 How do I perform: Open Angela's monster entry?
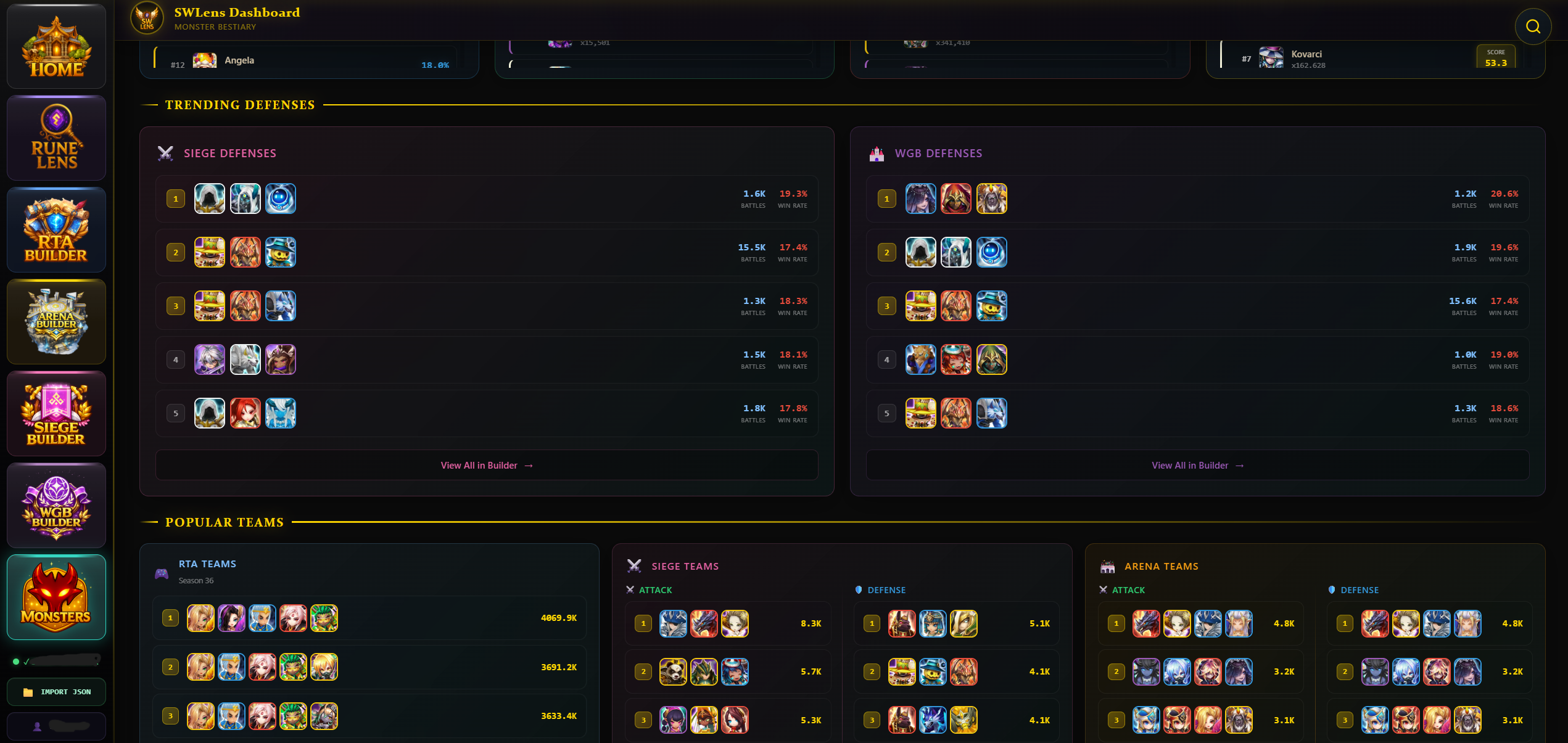coord(239,60)
